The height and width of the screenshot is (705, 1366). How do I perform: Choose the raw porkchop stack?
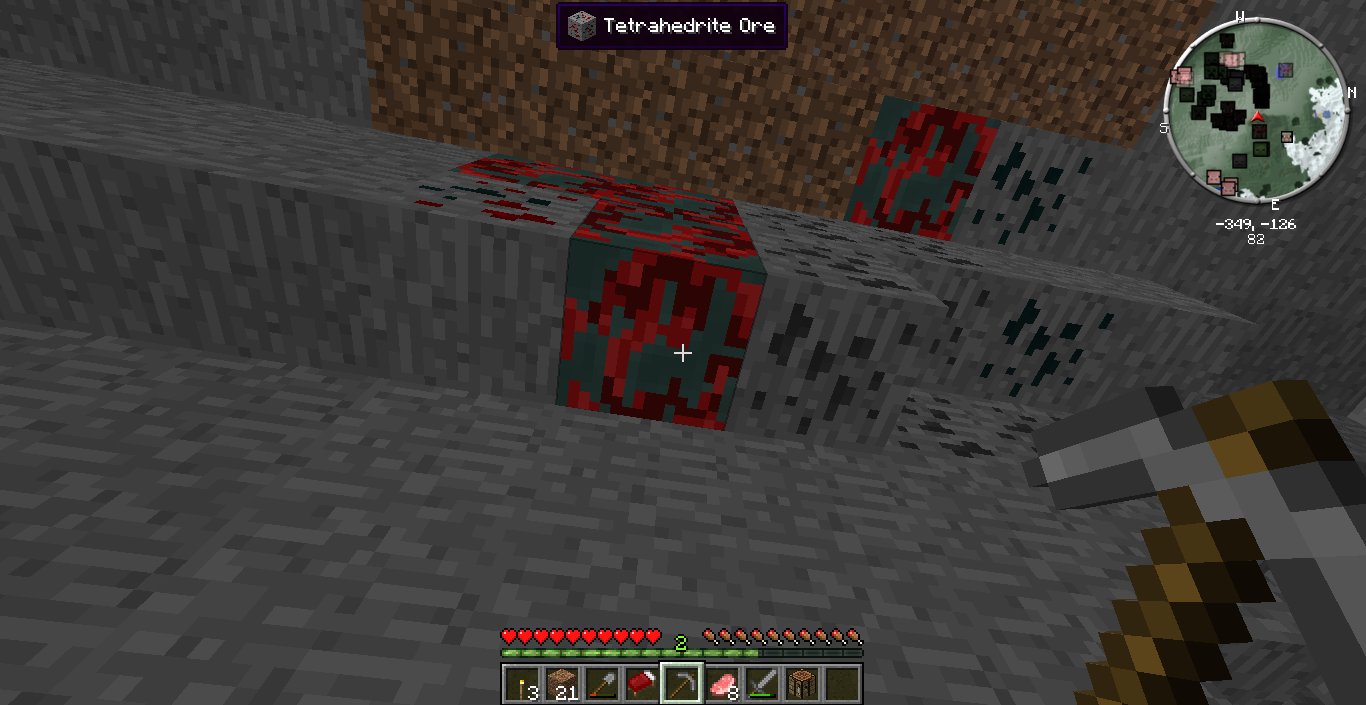pyautogui.click(x=722, y=684)
